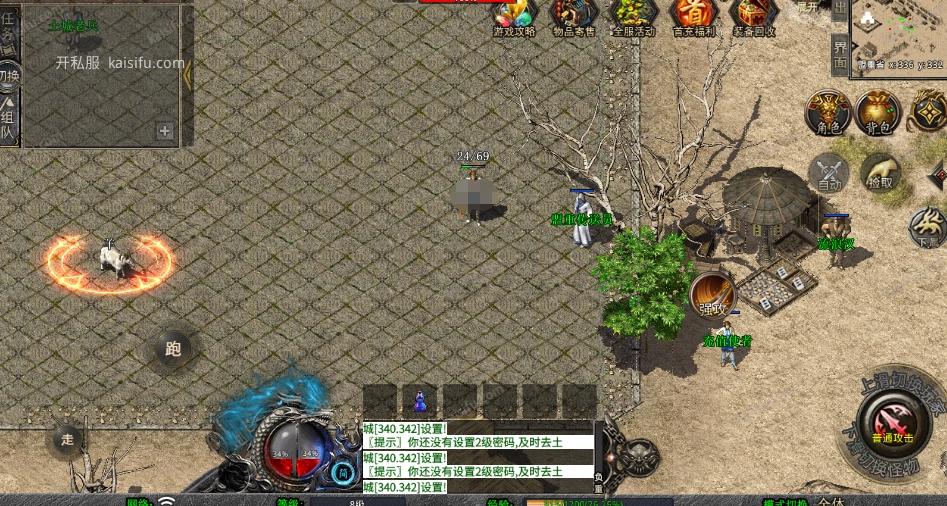
Task: Open the 角色 character sheet
Action: (828, 112)
